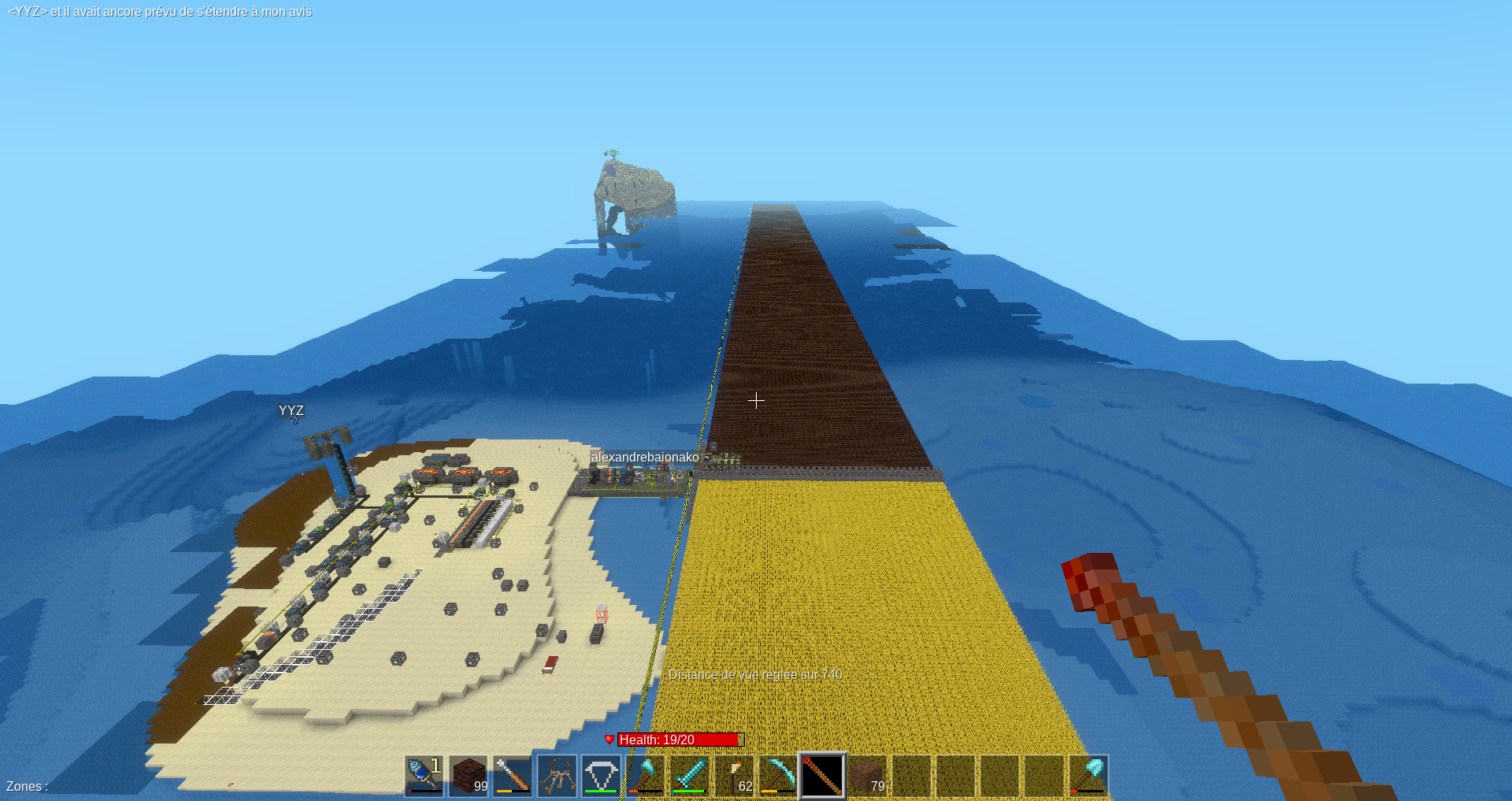Screen dimensions: 1512x801
Task: Select the dirt block stack of 79
Action: (x=867, y=776)
